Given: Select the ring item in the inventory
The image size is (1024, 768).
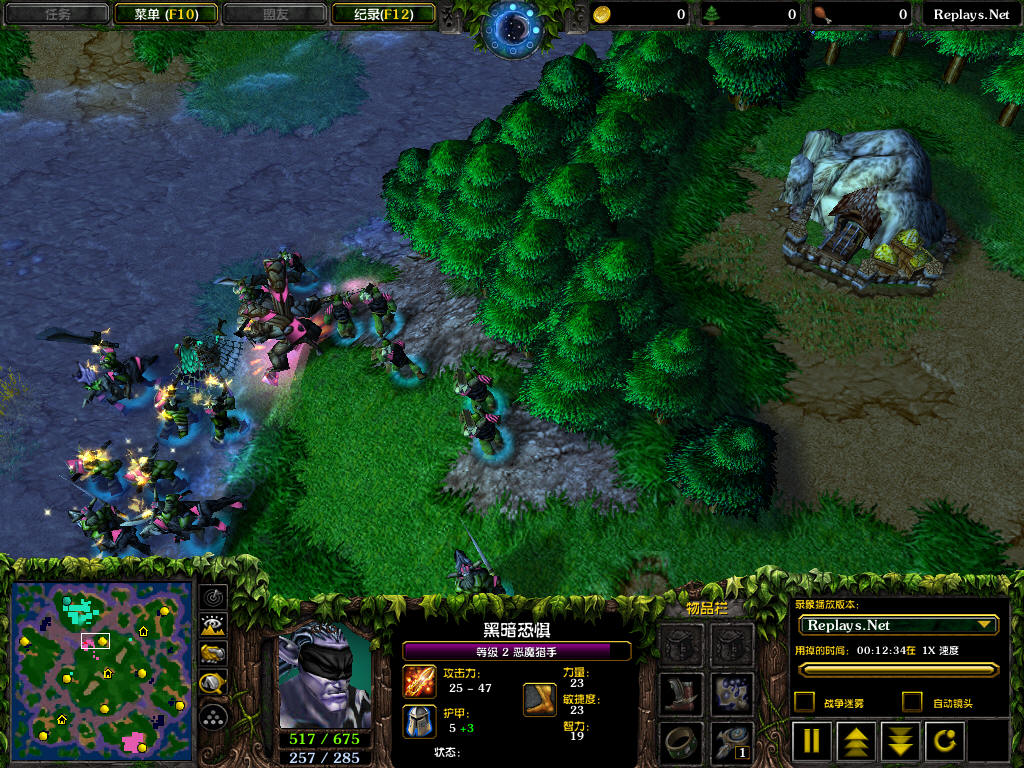Looking at the screenshot, I should tap(680, 742).
